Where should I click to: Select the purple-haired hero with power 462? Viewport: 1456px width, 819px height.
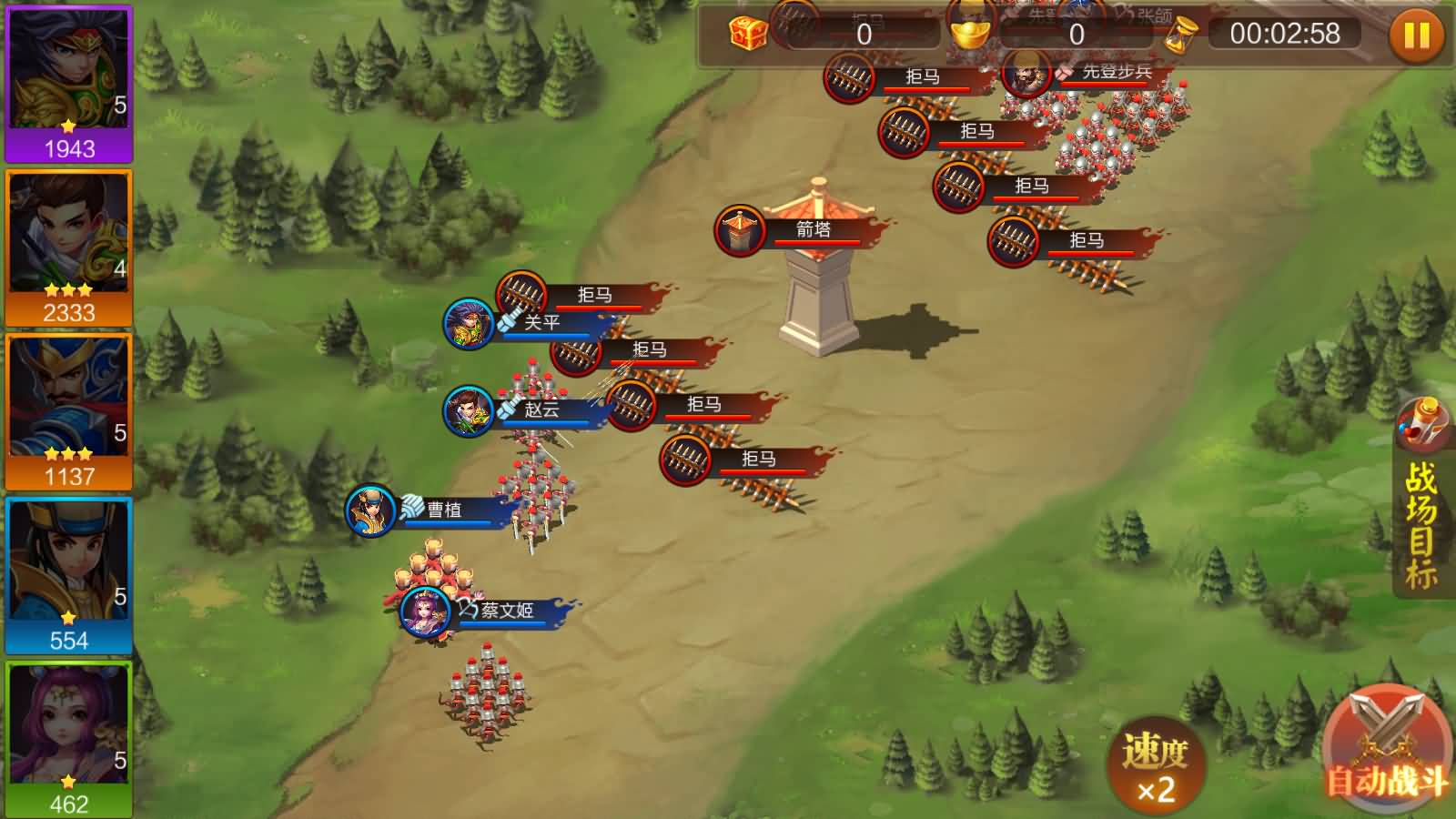pos(69,739)
